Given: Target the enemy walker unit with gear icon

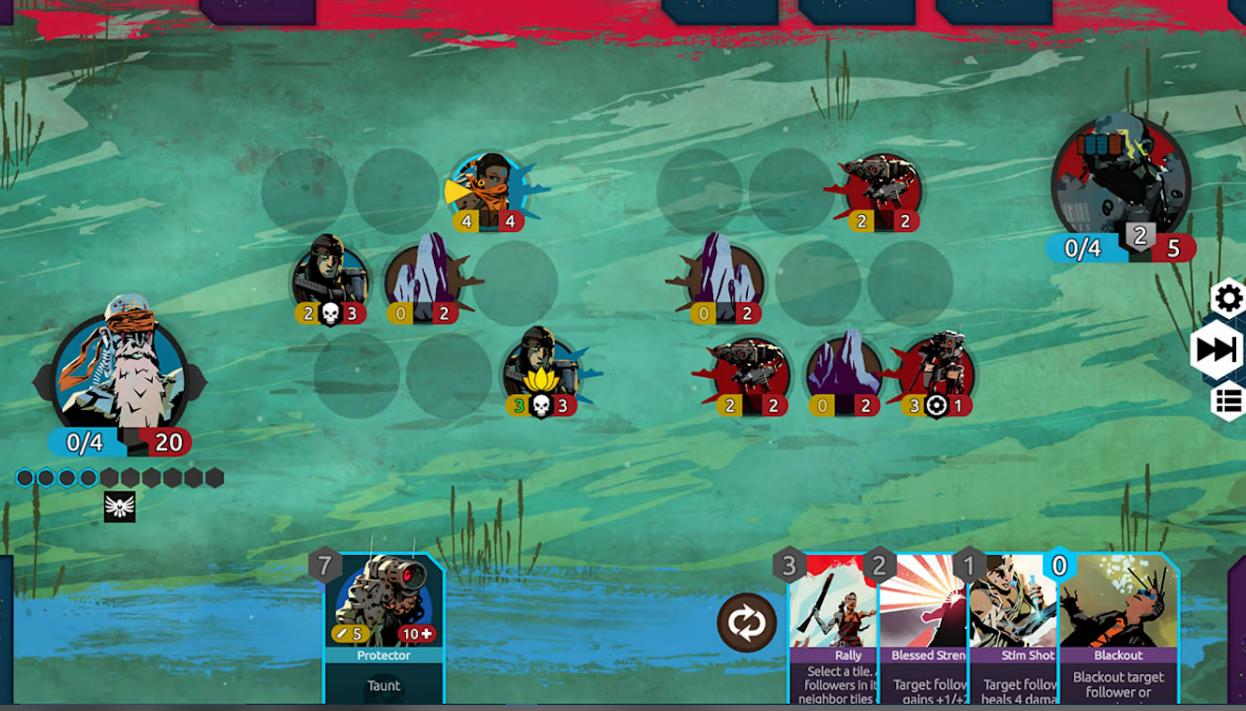Looking at the screenshot, I should click(936, 372).
